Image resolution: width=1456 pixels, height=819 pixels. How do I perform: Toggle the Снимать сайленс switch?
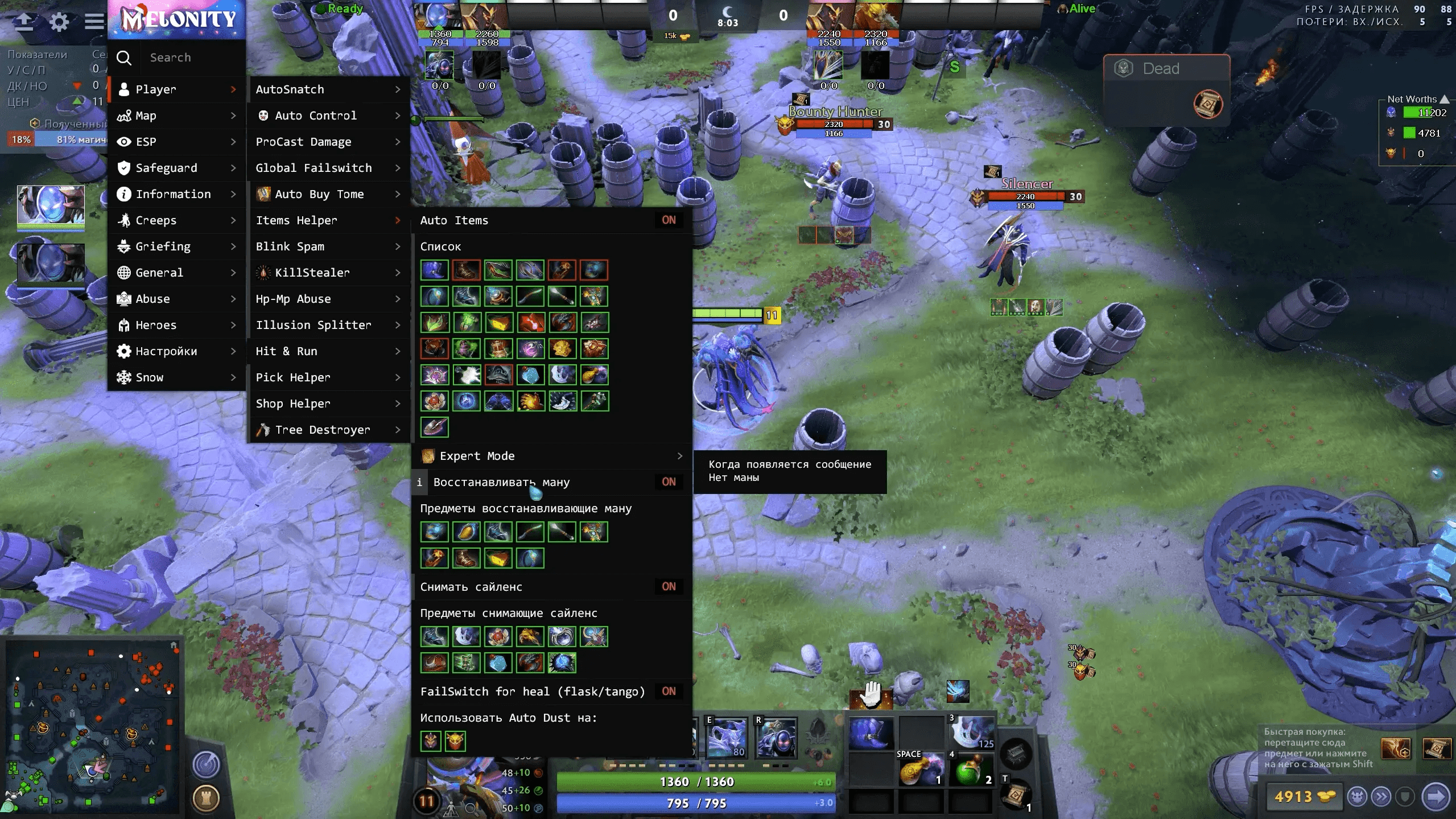coord(669,587)
